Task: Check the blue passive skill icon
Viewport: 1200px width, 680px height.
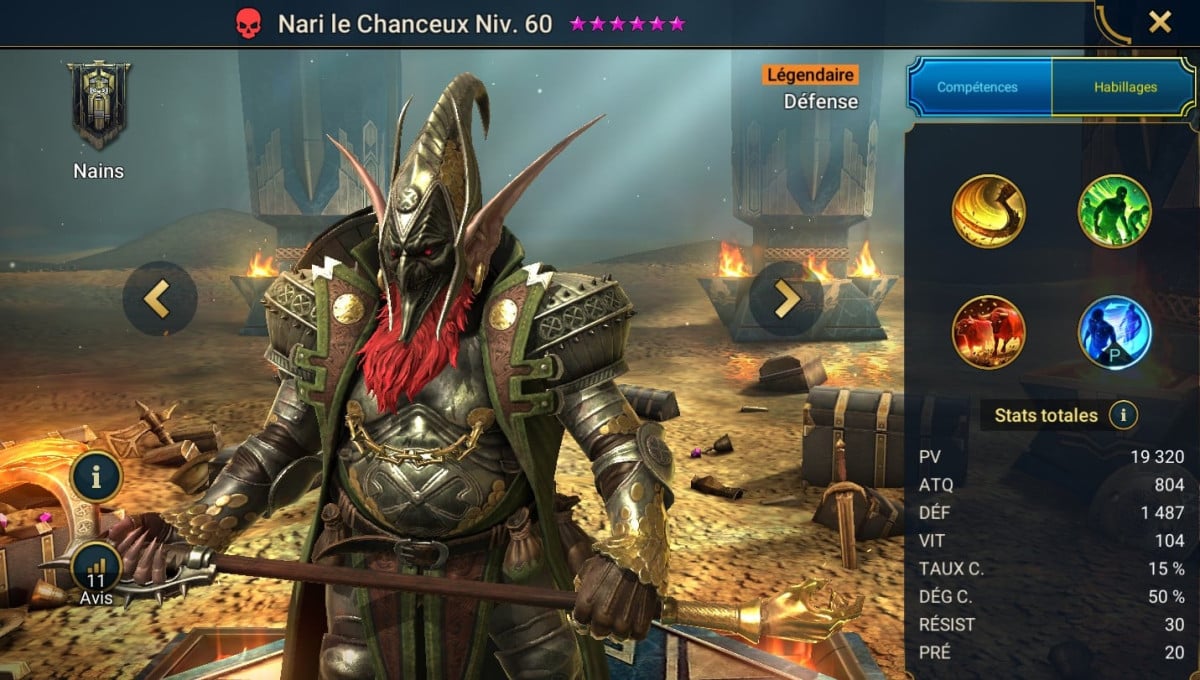Action: pyautogui.click(x=1114, y=333)
